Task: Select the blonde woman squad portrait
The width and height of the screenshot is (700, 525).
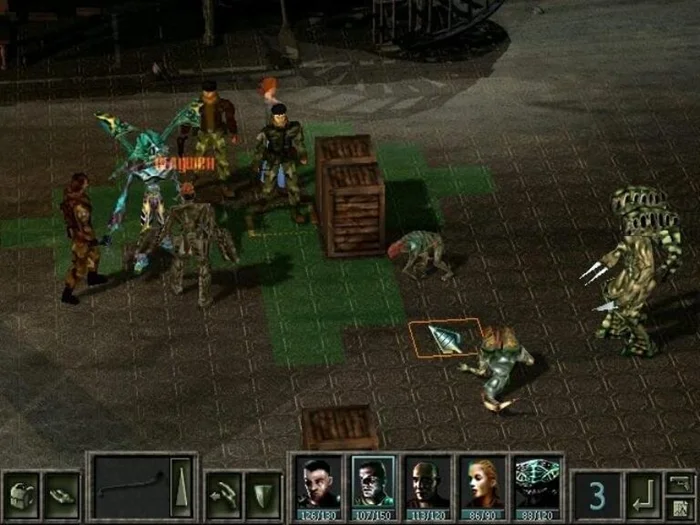Action: [x=482, y=487]
